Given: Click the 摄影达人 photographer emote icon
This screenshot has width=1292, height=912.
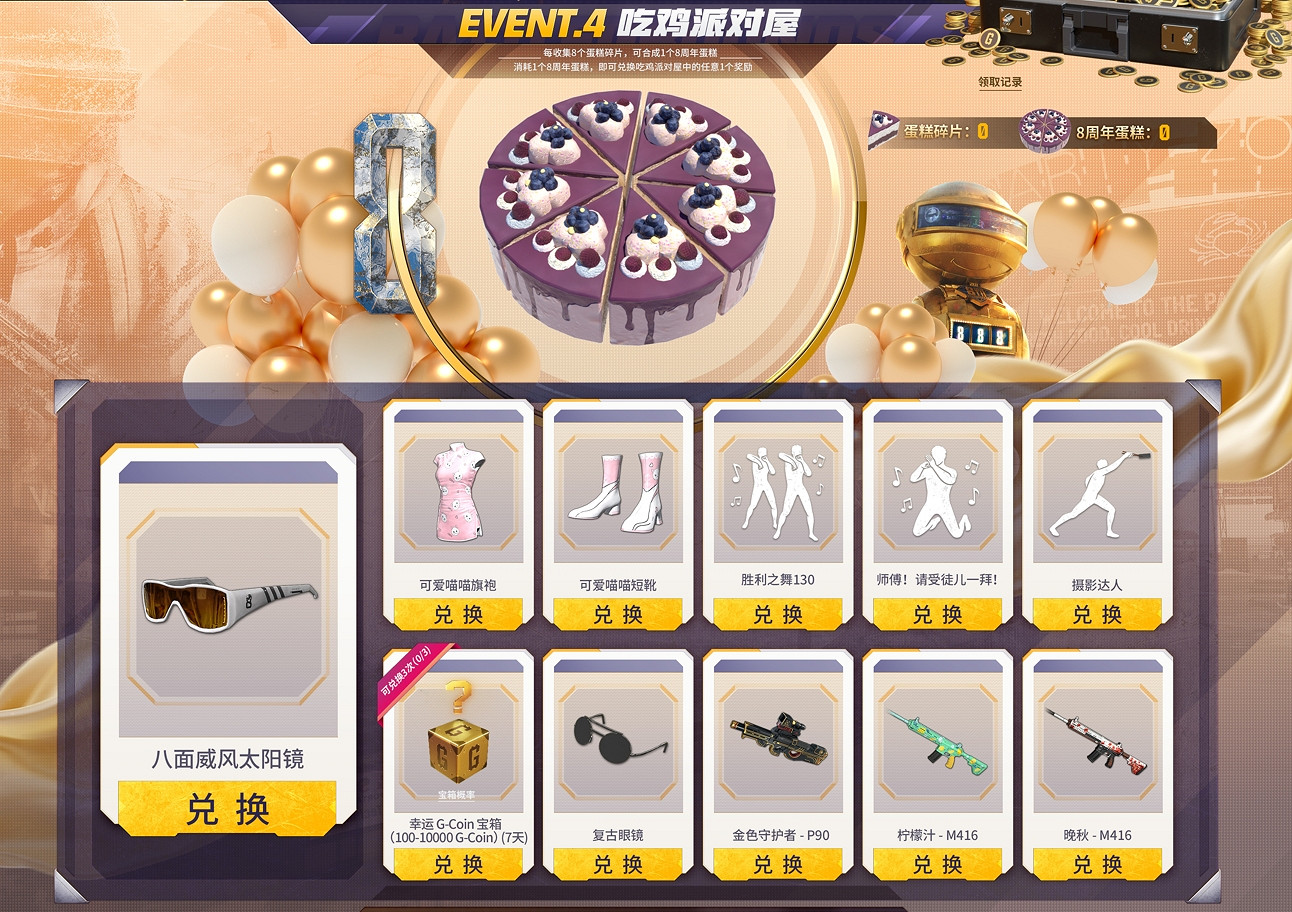Looking at the screenshot, I should point(1100,498).
